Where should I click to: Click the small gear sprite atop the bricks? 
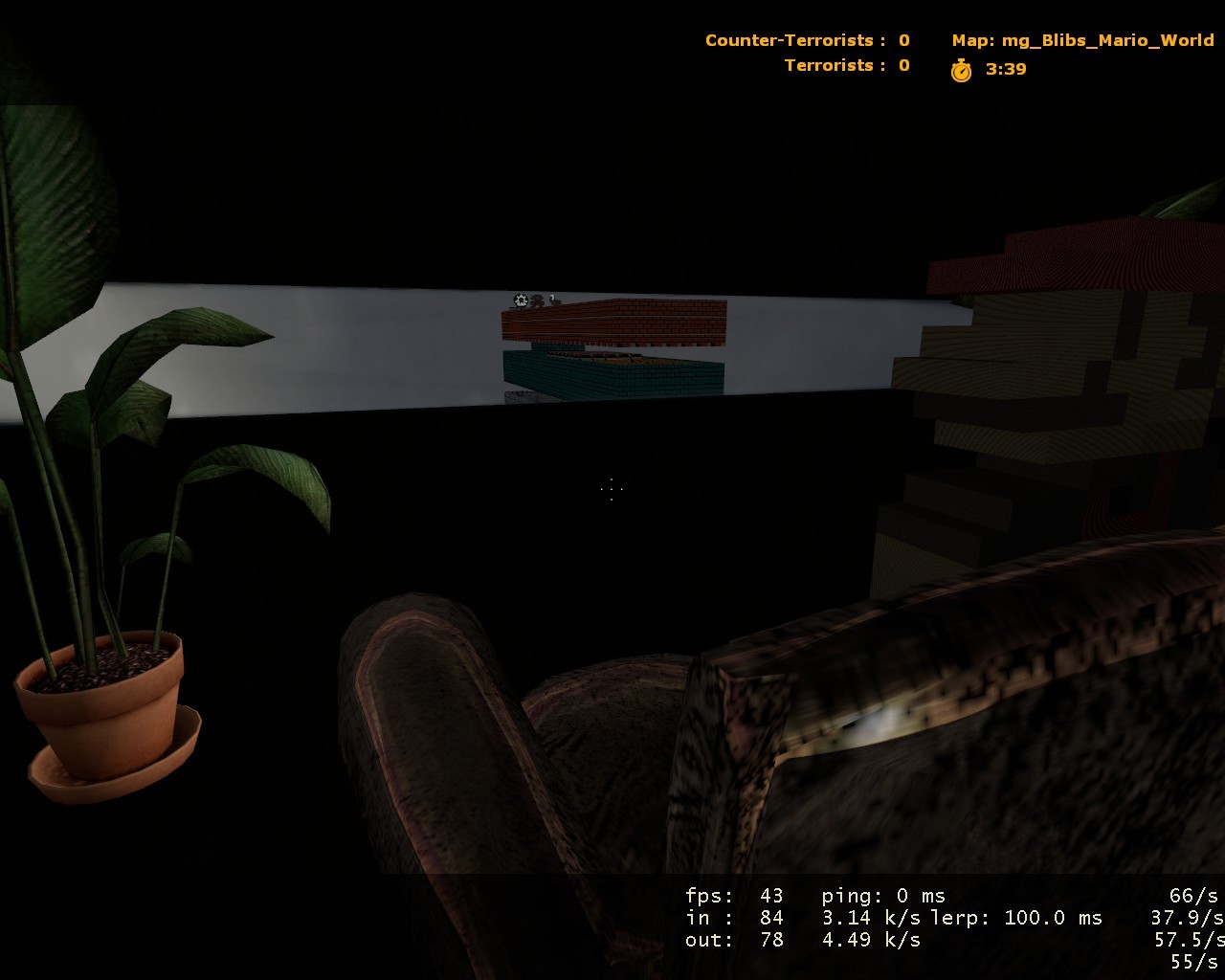click(x=520, y=300)
